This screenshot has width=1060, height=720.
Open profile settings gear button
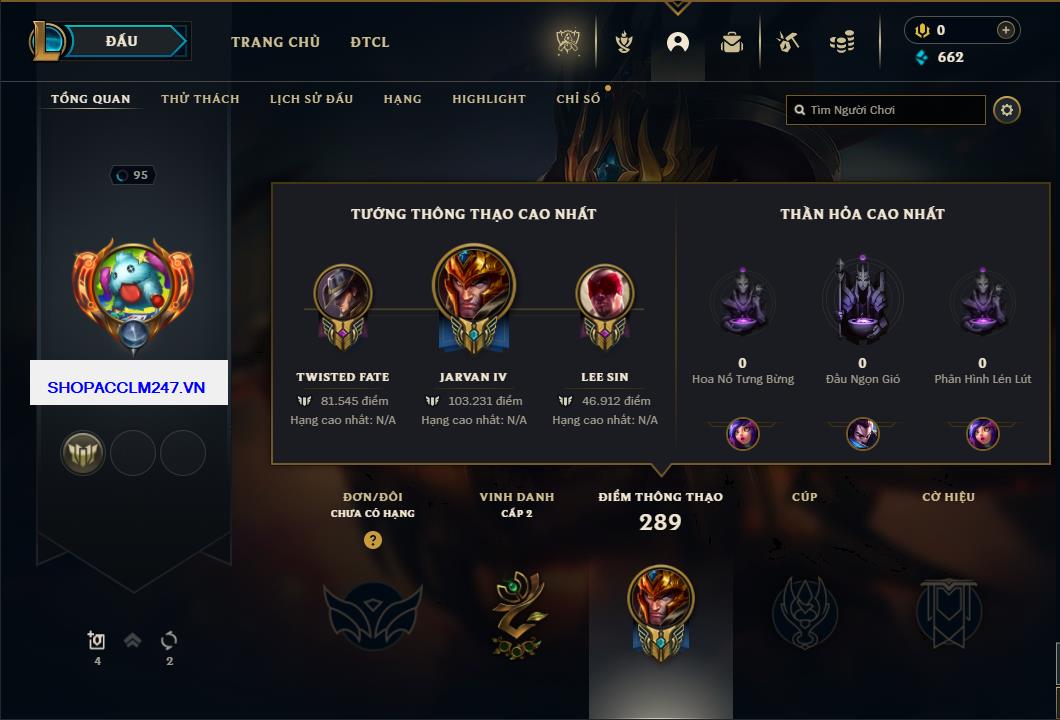pyautogui.click(x=1007, y=110)
